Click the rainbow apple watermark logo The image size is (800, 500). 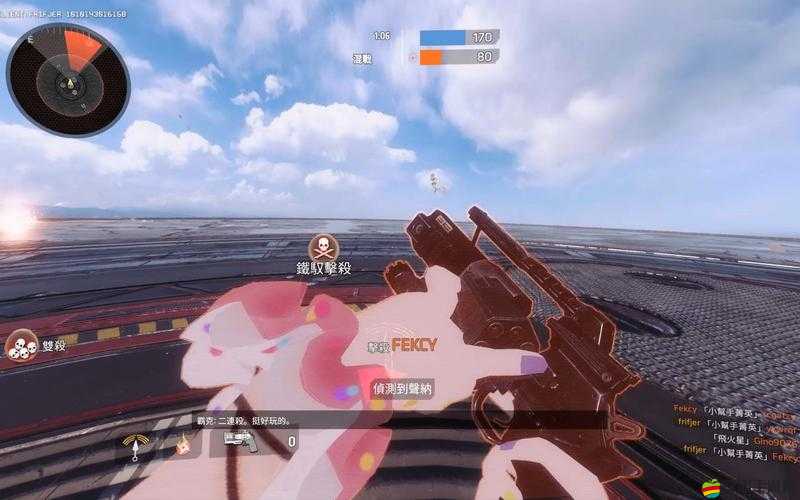pos(713,487)
